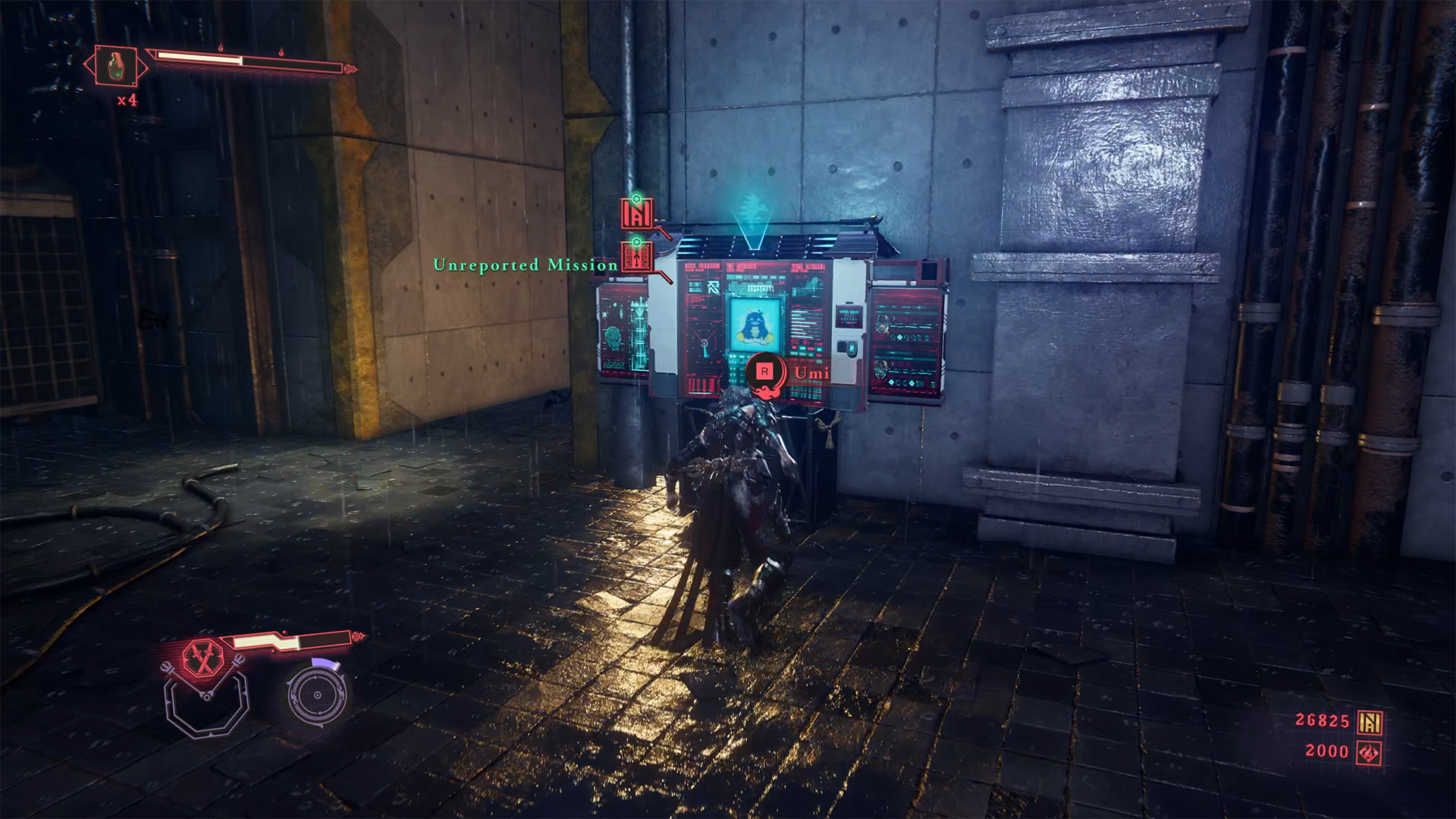
Task: Click the Unreported Mission marker icon
Action: (x=637, y=257)
